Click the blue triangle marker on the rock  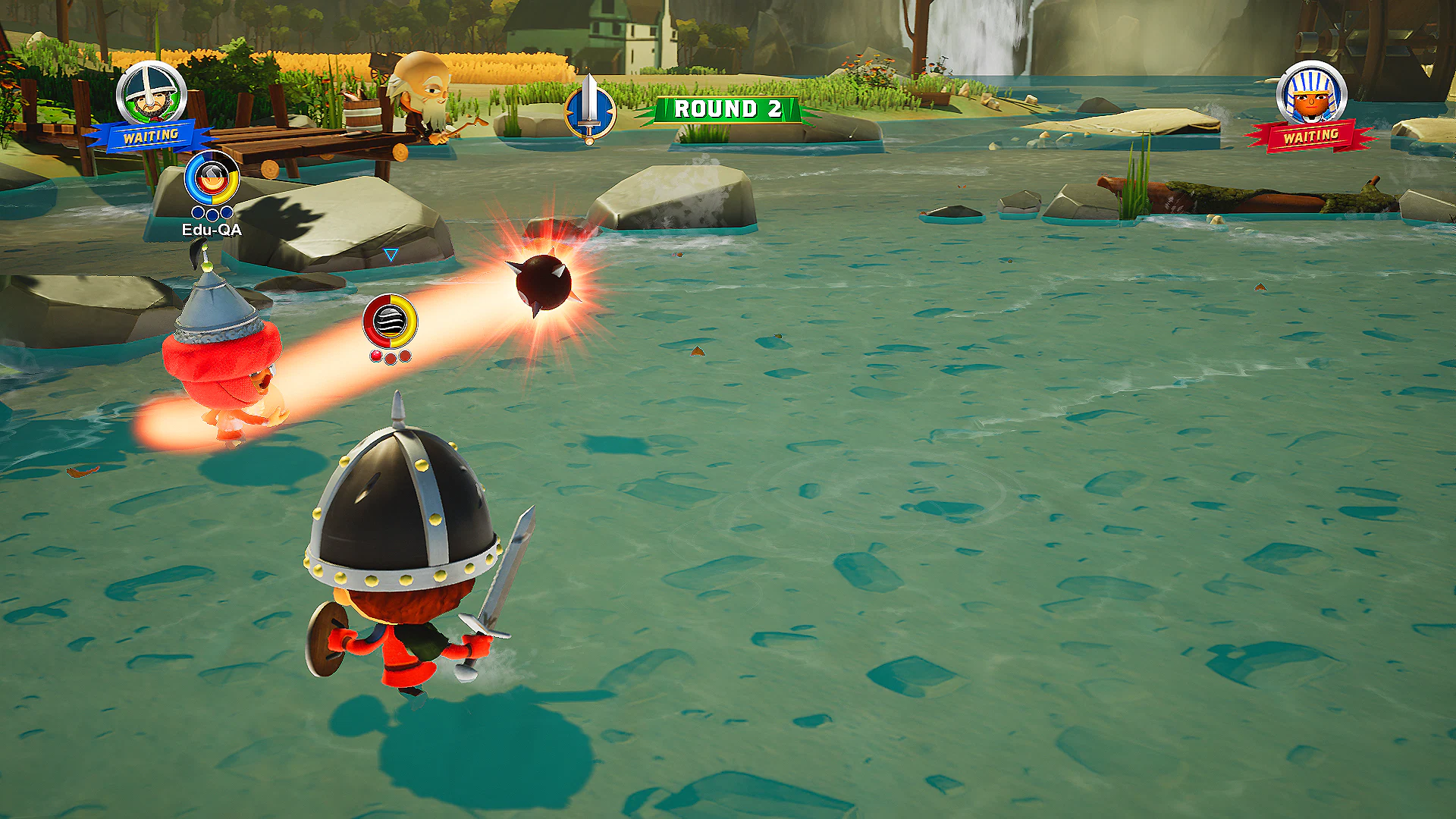pos(392,256)
